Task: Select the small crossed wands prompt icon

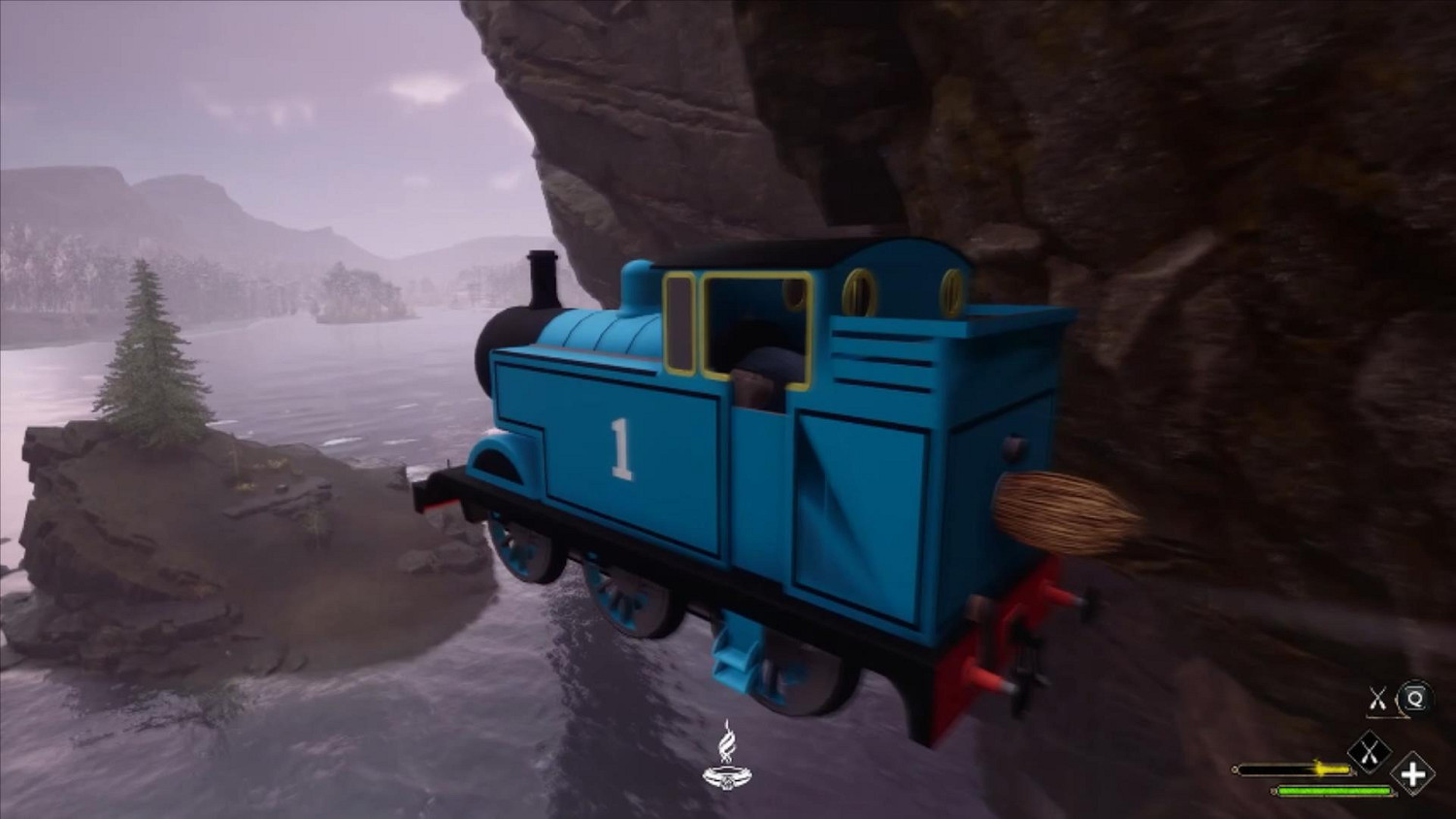Action: (1378, 697)
